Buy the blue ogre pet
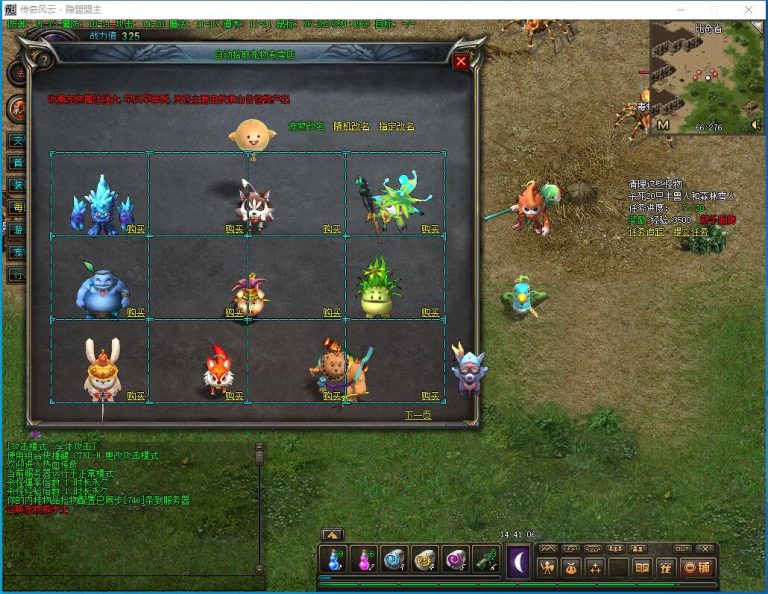 pos(136,312)
